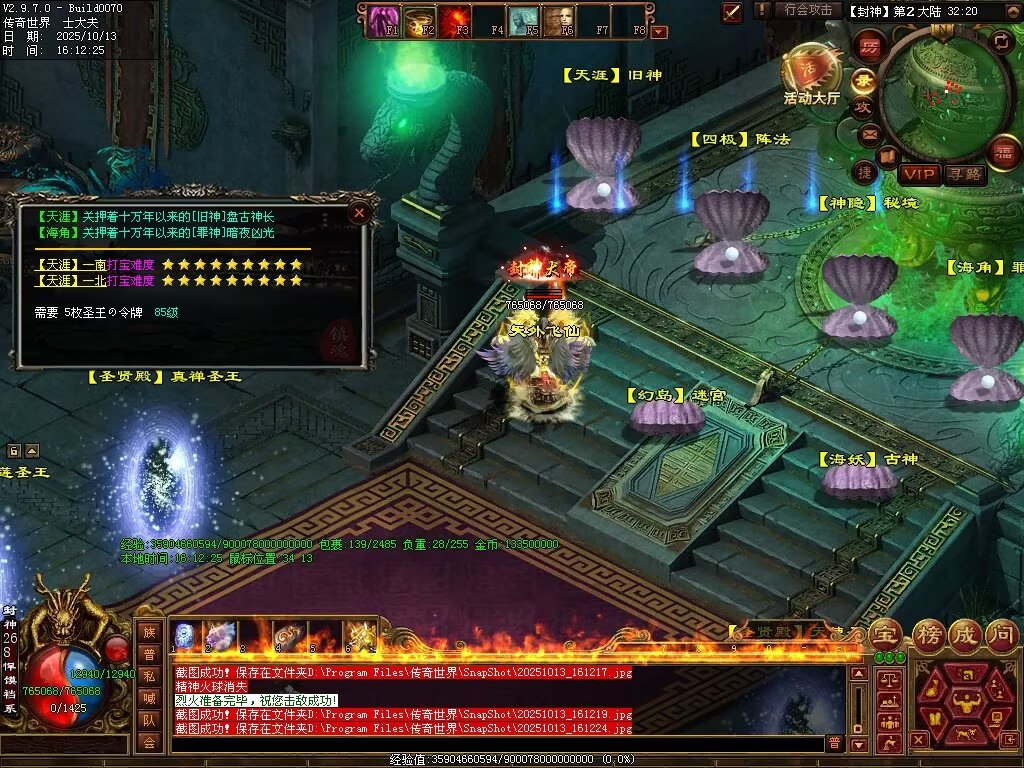Open the mail envelope icon
This screenshot has width=1024, height=768.
tap(870, 133)
